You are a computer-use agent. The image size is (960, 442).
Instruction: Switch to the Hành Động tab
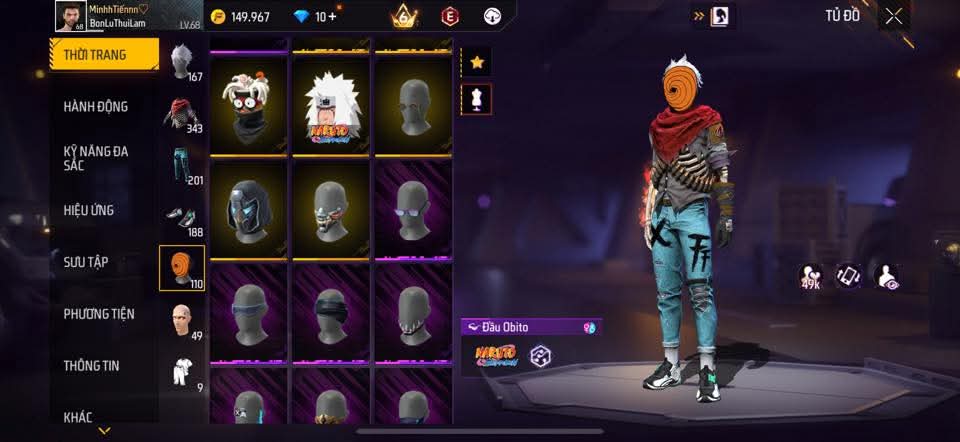95,107
